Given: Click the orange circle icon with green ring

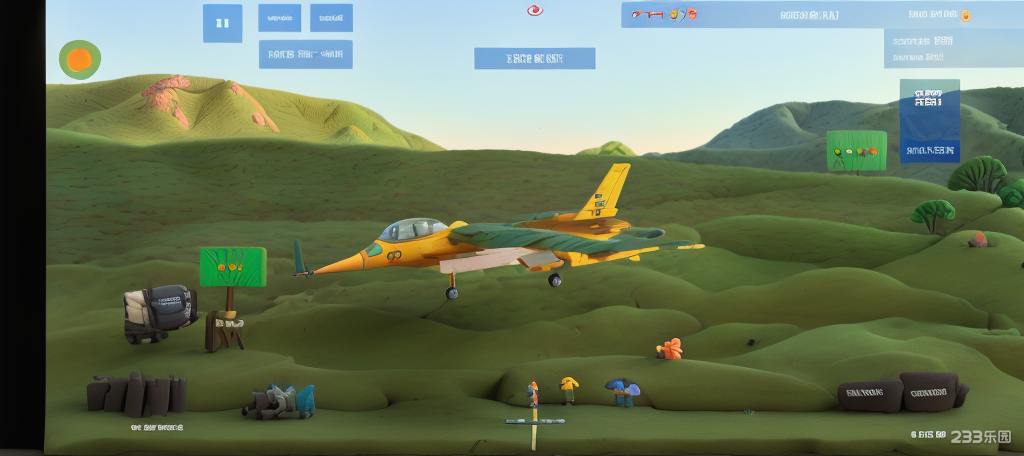Looking at the screenshot, I should pyautogui.click(x=80, y=60).
